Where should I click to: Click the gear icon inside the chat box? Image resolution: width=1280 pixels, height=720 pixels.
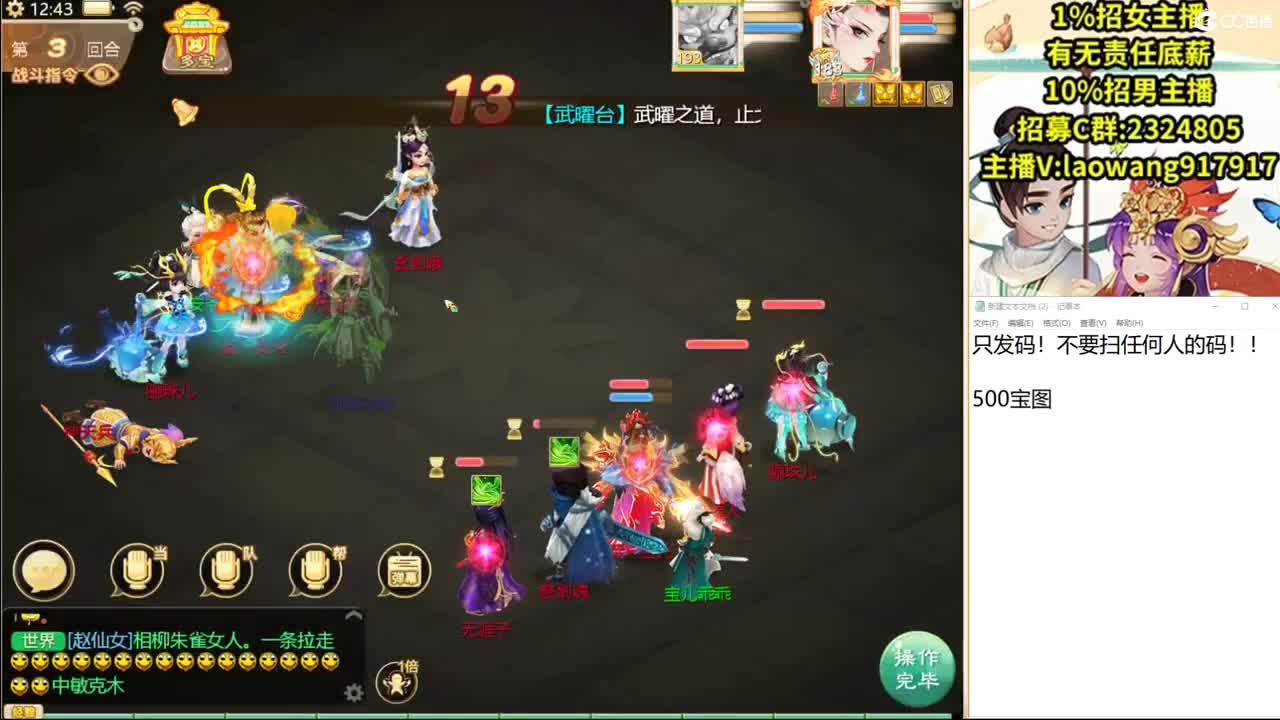point(353,691)
